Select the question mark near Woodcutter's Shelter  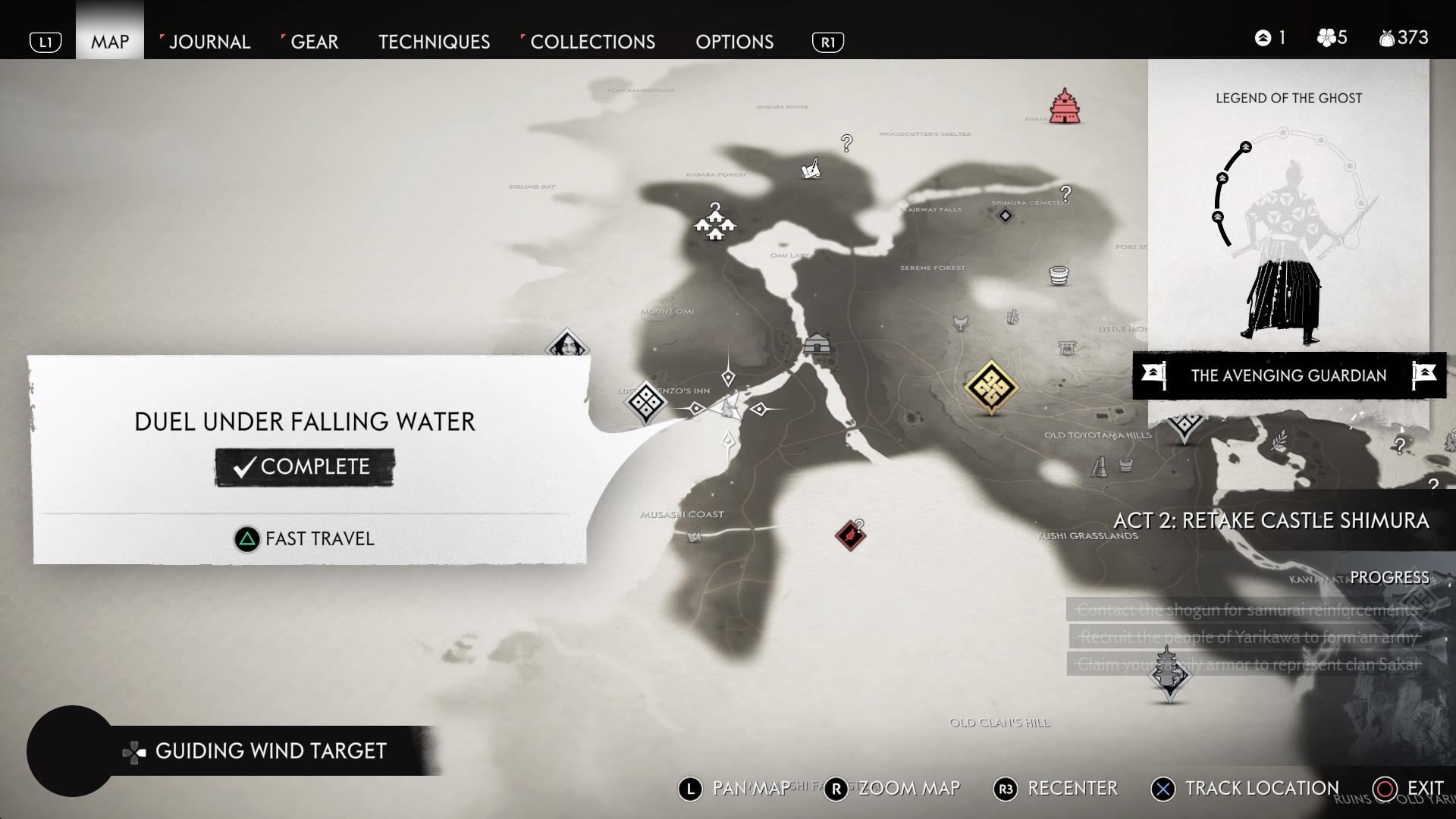846,142
